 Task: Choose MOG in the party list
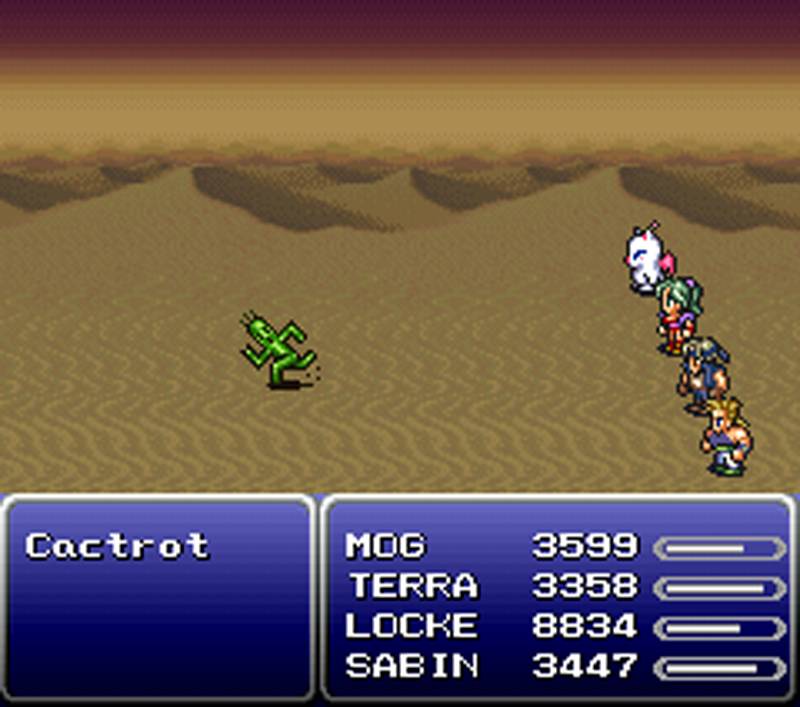tap(385, 546)
